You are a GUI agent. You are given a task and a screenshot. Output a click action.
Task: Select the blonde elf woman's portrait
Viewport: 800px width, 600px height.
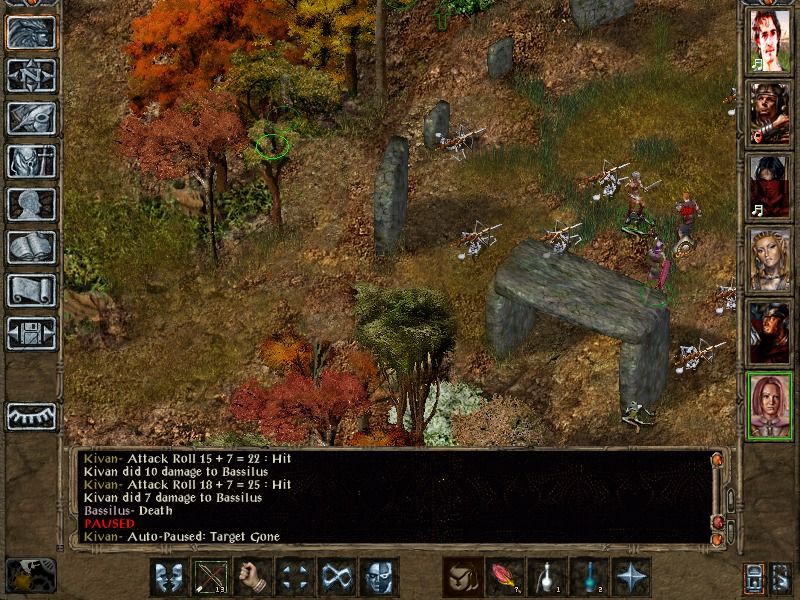(770, 260)
